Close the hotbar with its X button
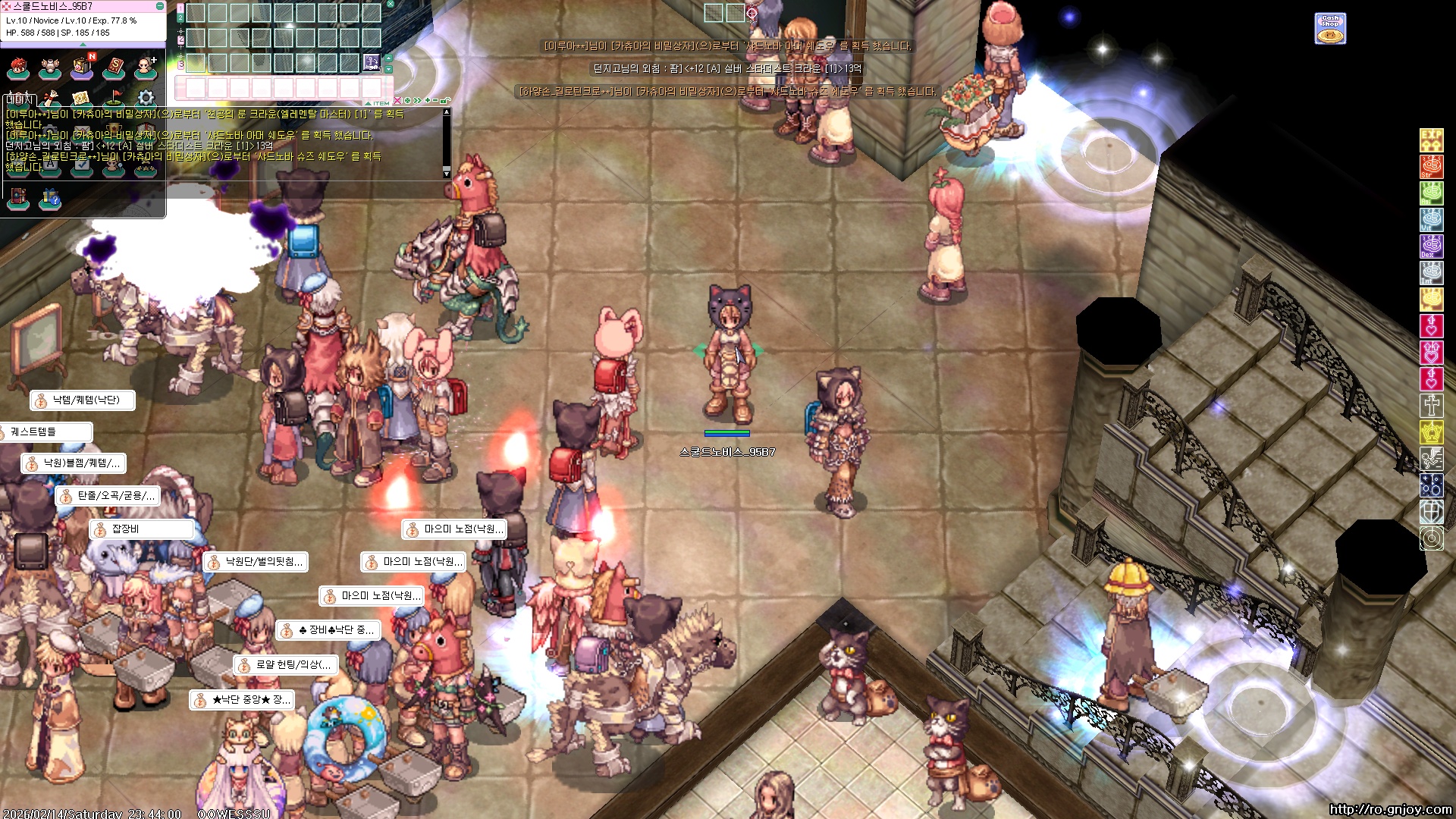1456x819 pixels. click(x=391, y=5)
